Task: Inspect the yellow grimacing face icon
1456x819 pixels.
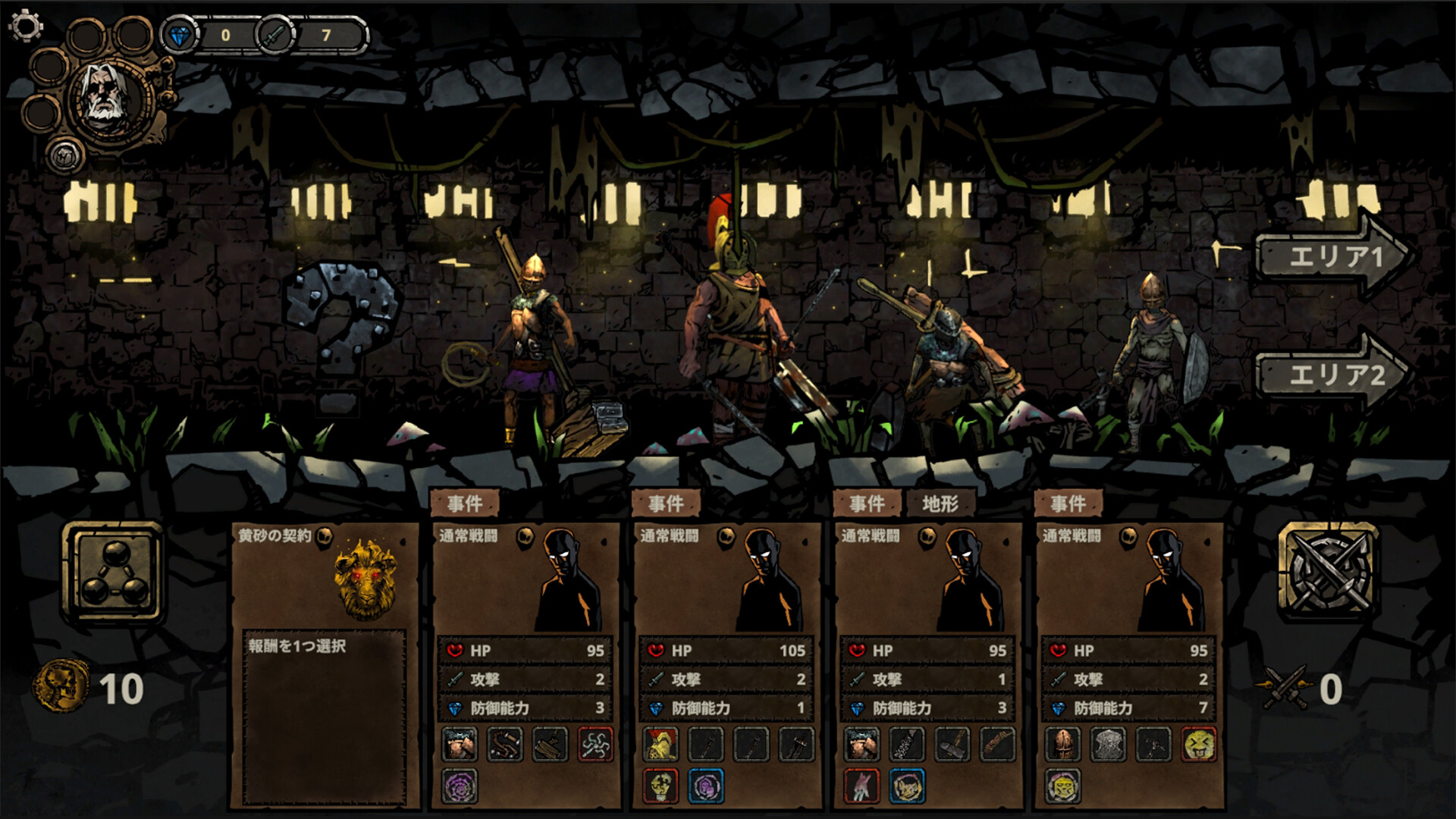Action: pos(1199,745)
